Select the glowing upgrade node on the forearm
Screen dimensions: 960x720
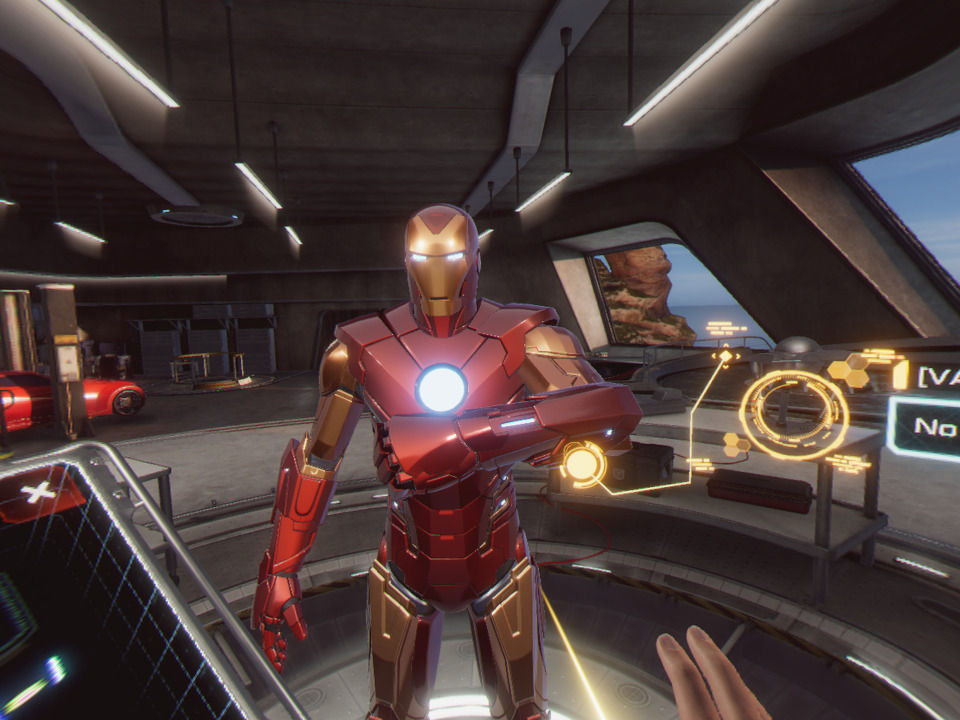tap(582, 464)
